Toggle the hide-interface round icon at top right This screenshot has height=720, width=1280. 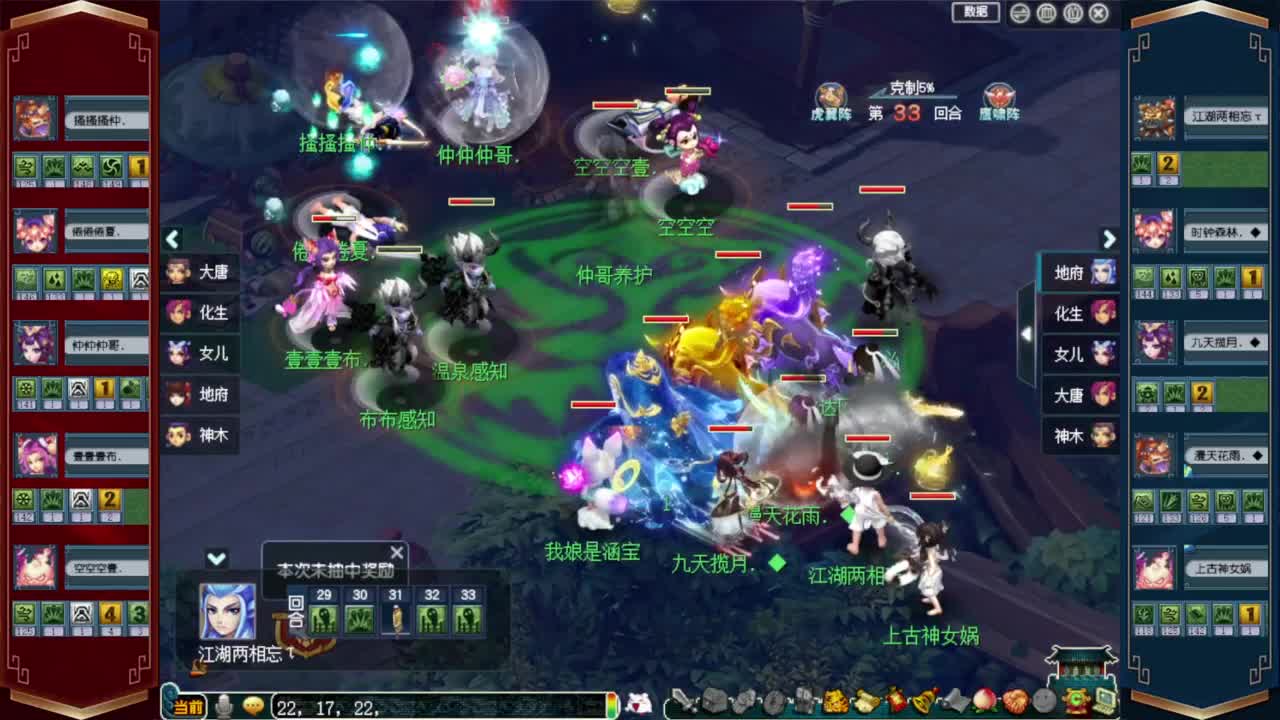coord(1045,13)
